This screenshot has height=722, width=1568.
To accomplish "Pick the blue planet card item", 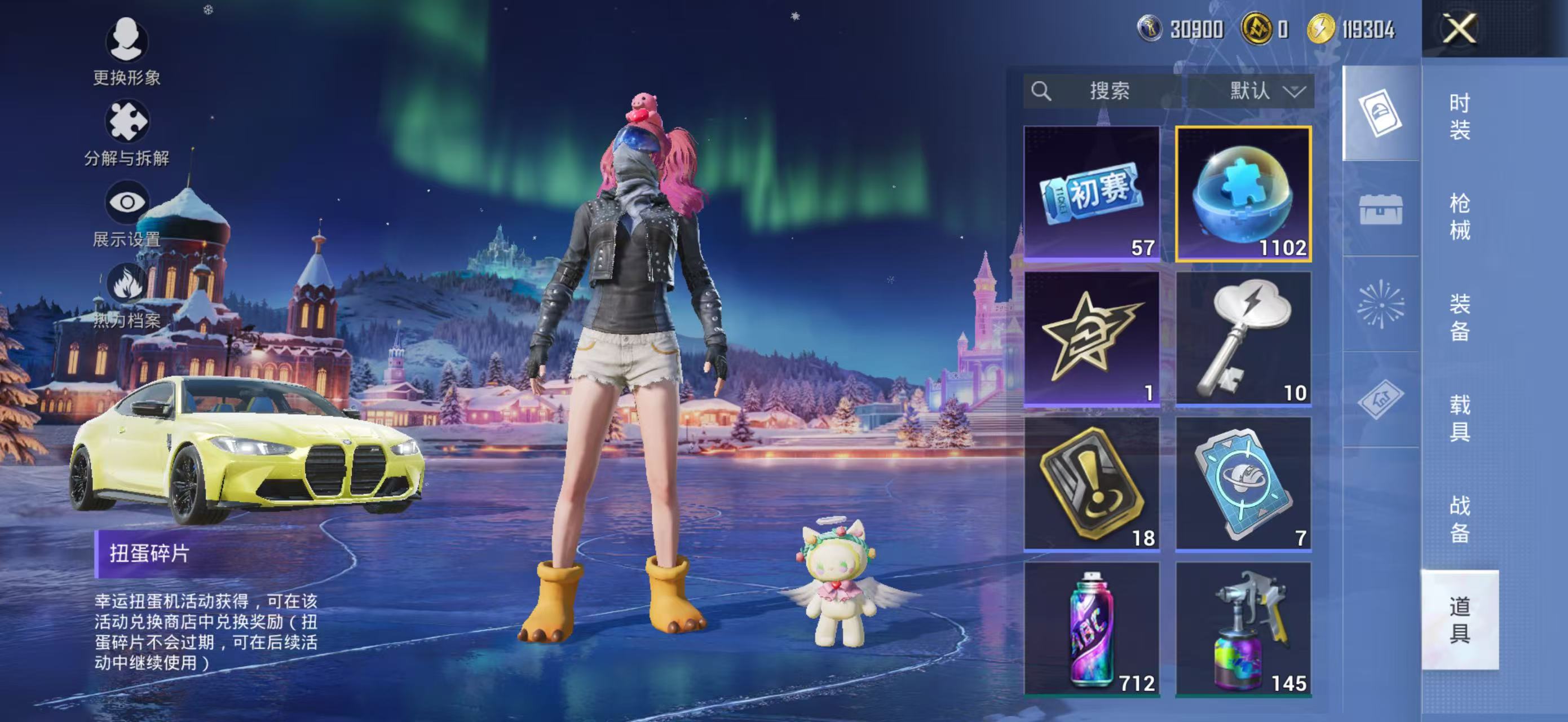I will coord(1243,483).
